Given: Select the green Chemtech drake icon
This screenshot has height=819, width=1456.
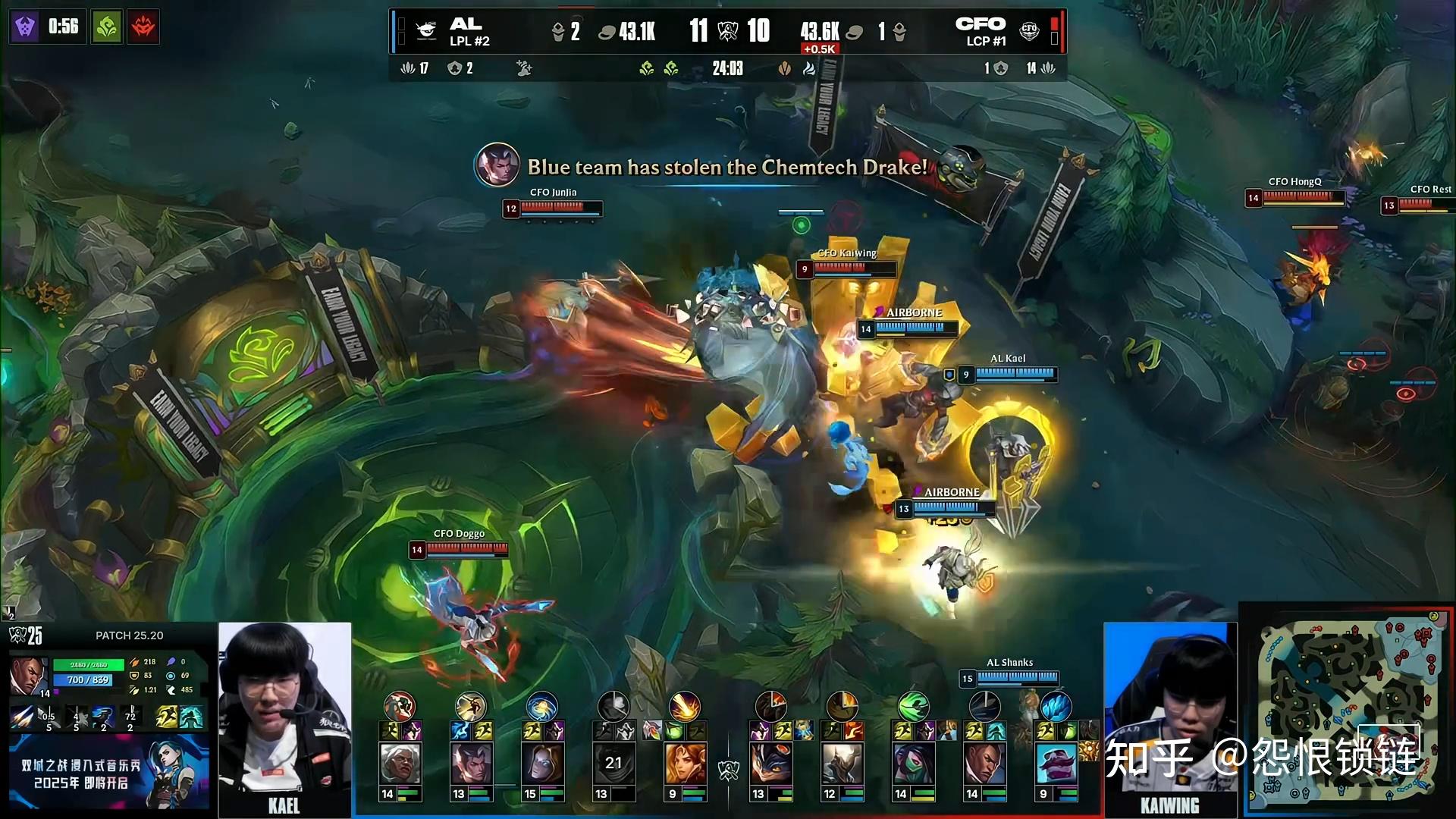Looking at the screenshot, I should click(x=107, y=27).
